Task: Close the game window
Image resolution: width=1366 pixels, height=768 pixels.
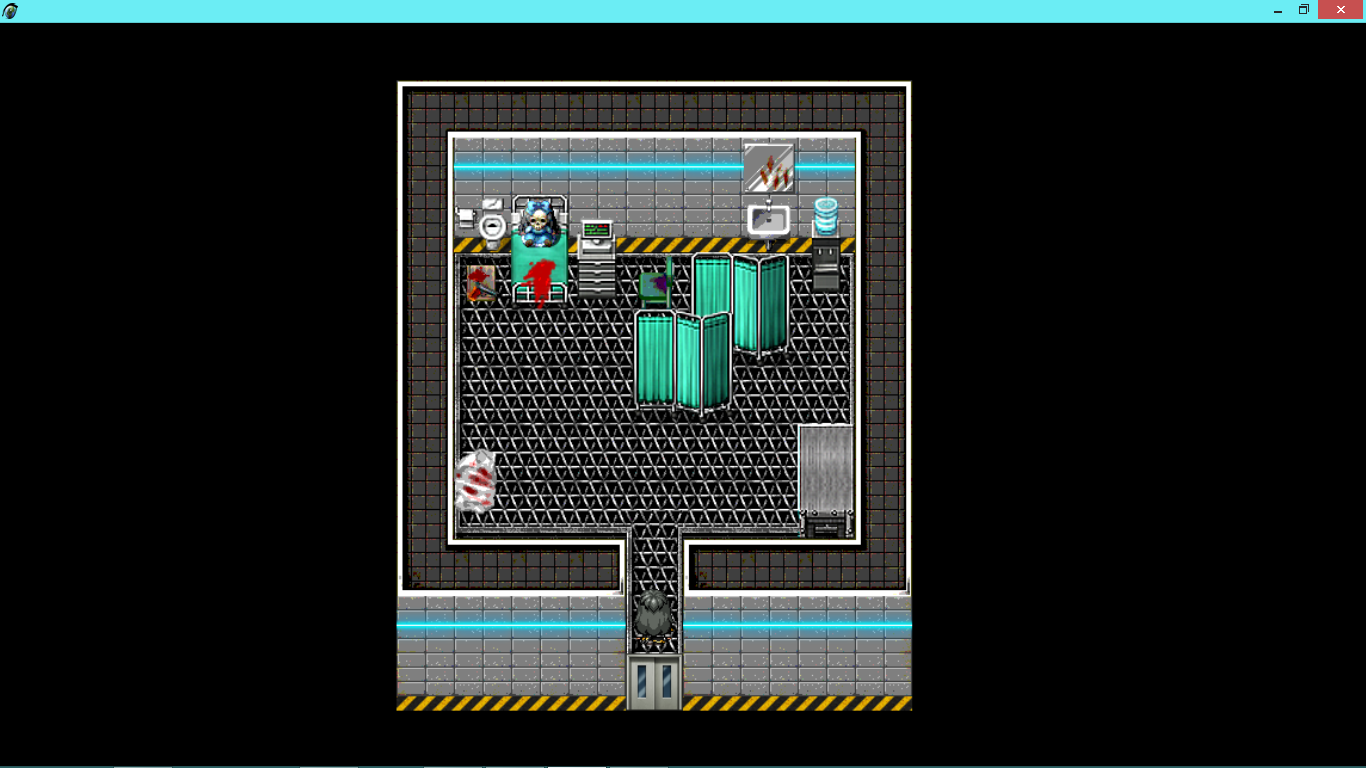Action: tap(1341, 10)
